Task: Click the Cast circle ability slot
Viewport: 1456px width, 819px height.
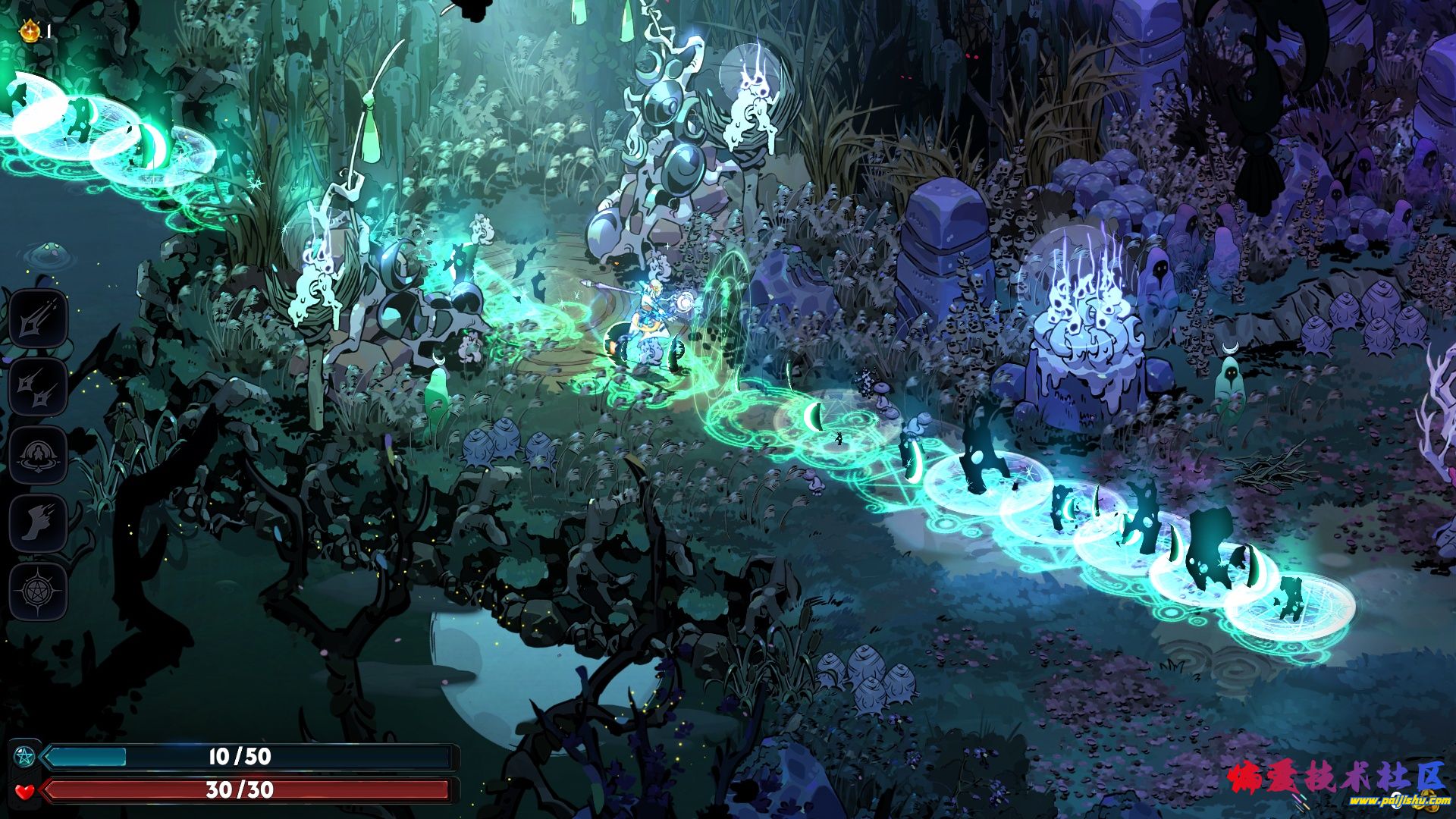Action: [38, 455]
